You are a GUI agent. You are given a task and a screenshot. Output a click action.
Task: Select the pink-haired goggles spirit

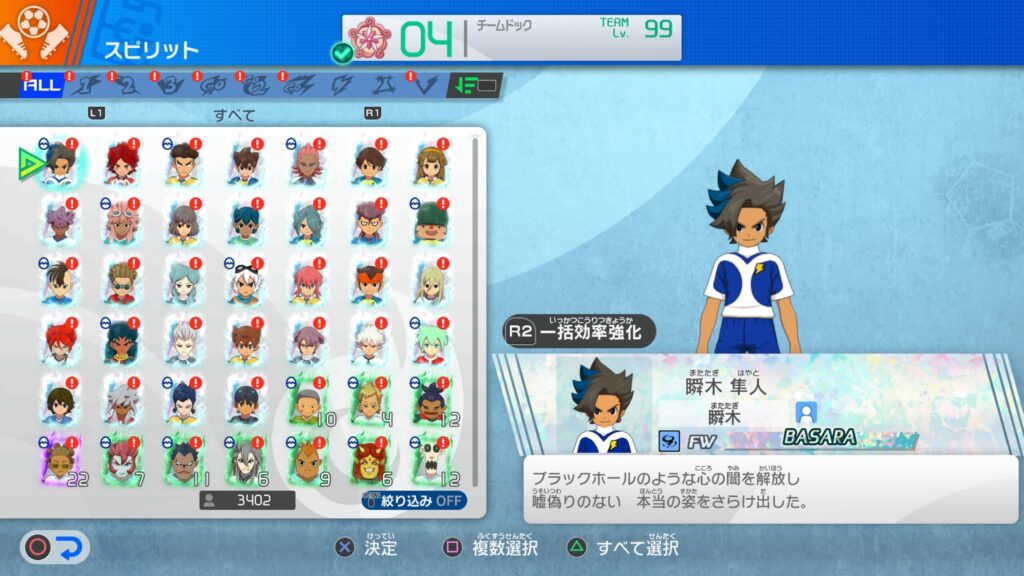[x=122, y=222]
